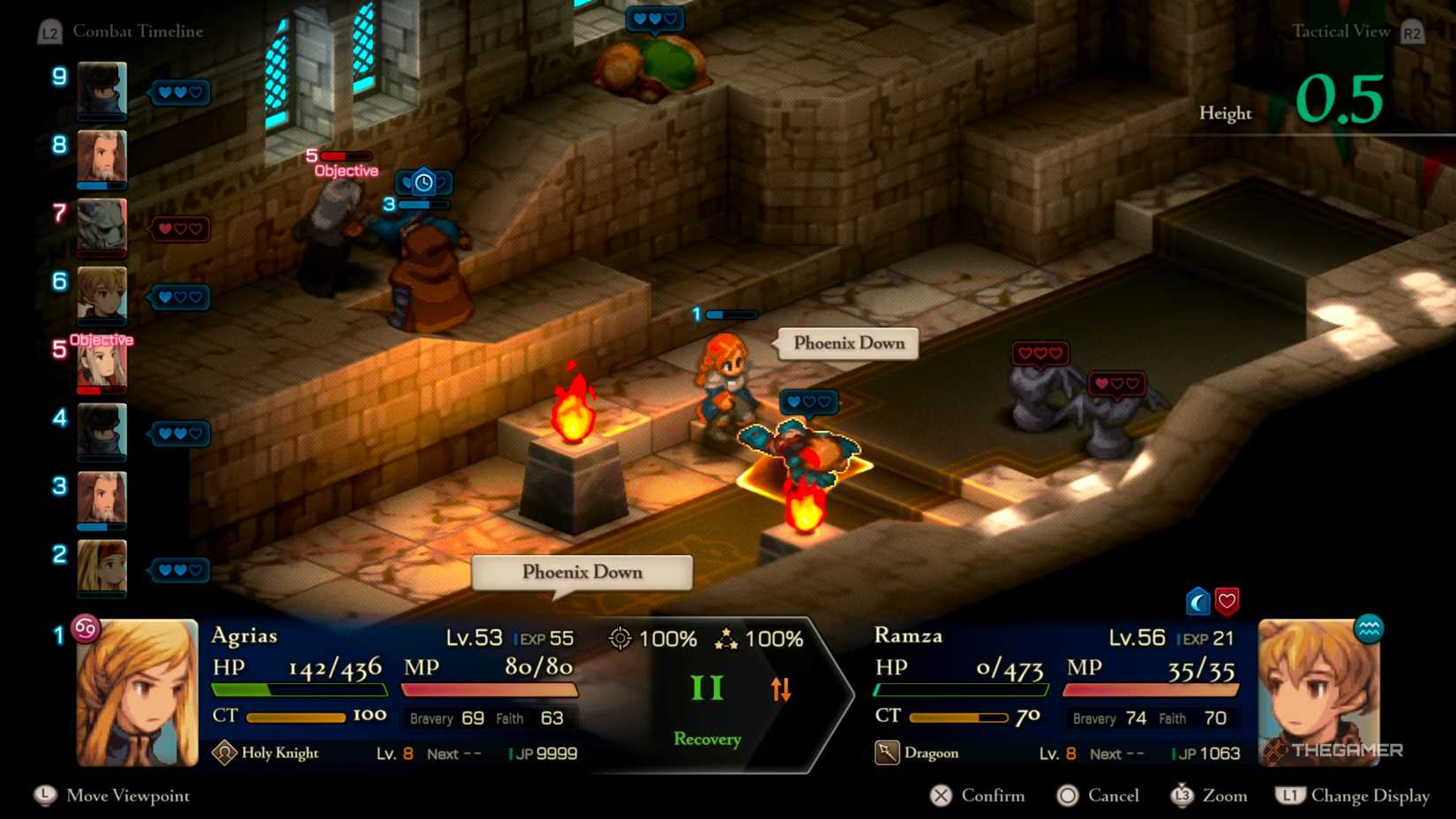Pick the turn 5 Objective portrait in timeline
This screenshot has height=819, width=1456.
pyautogui.click(x=101, y=364)
